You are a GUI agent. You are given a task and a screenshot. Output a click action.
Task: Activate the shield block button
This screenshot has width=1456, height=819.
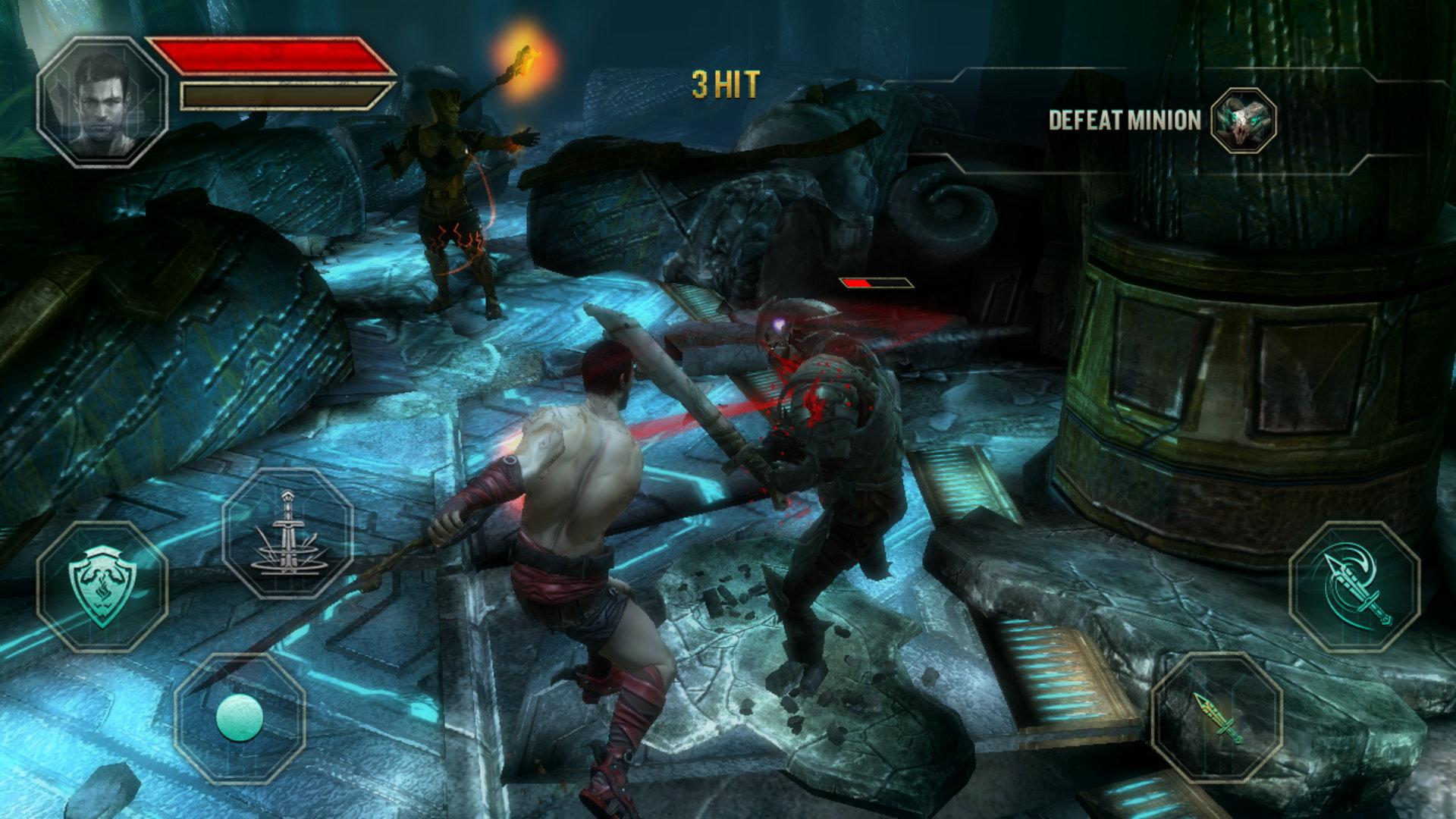point(103,585)
